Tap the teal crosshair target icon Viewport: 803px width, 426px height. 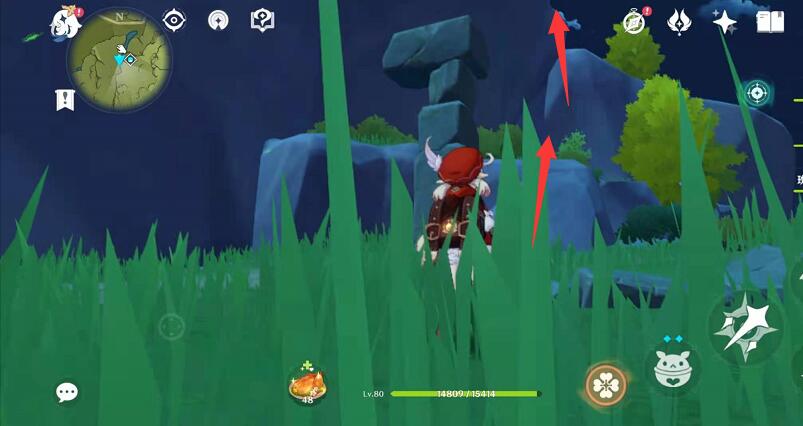click(x=757, y=94)
